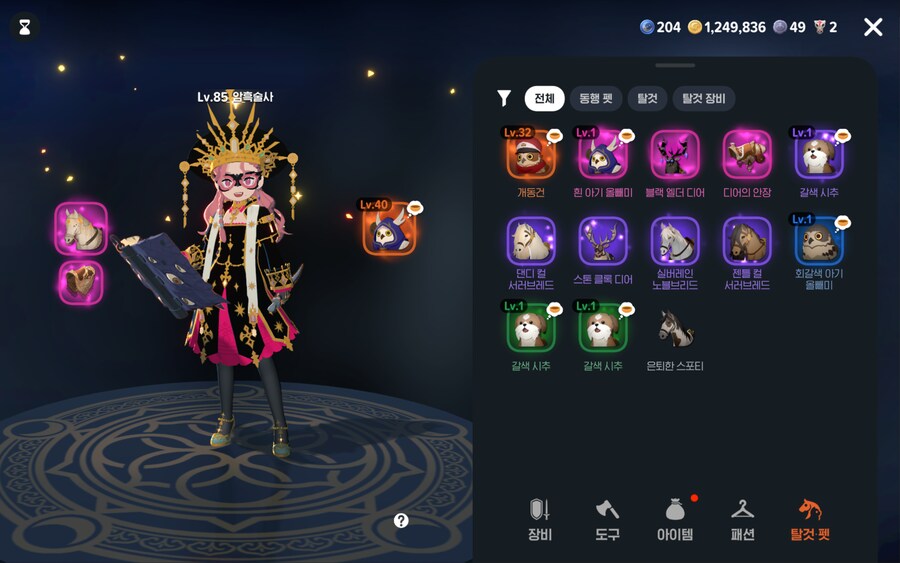Select the 블랙 엘더 디어 mount
This screenshot has height=563, width=900.
[x=675, y=155]
